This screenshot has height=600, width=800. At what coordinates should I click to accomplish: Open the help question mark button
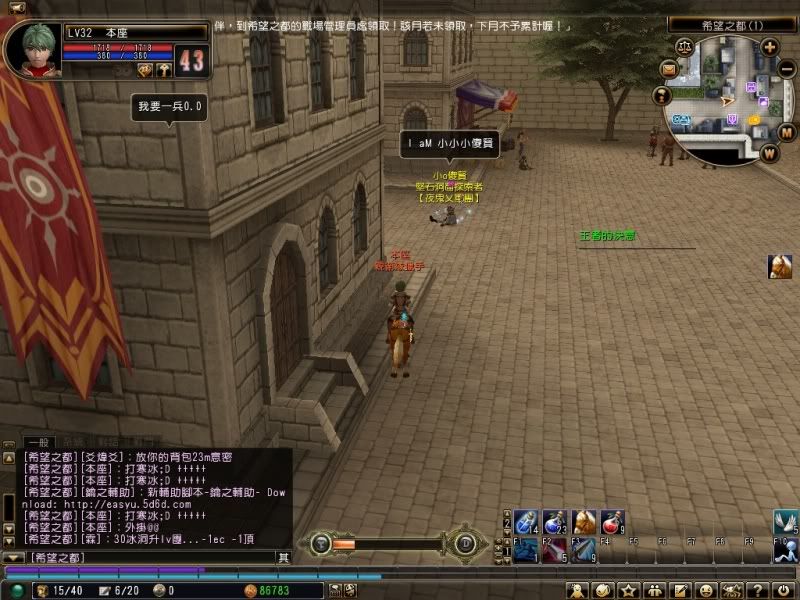[759, 590]
